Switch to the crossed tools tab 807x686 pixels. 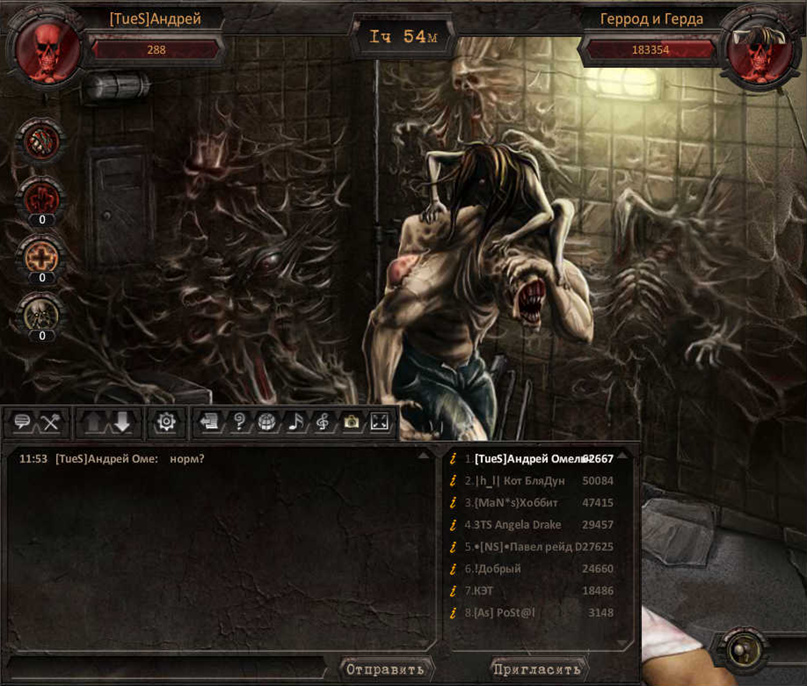(50, 423)
